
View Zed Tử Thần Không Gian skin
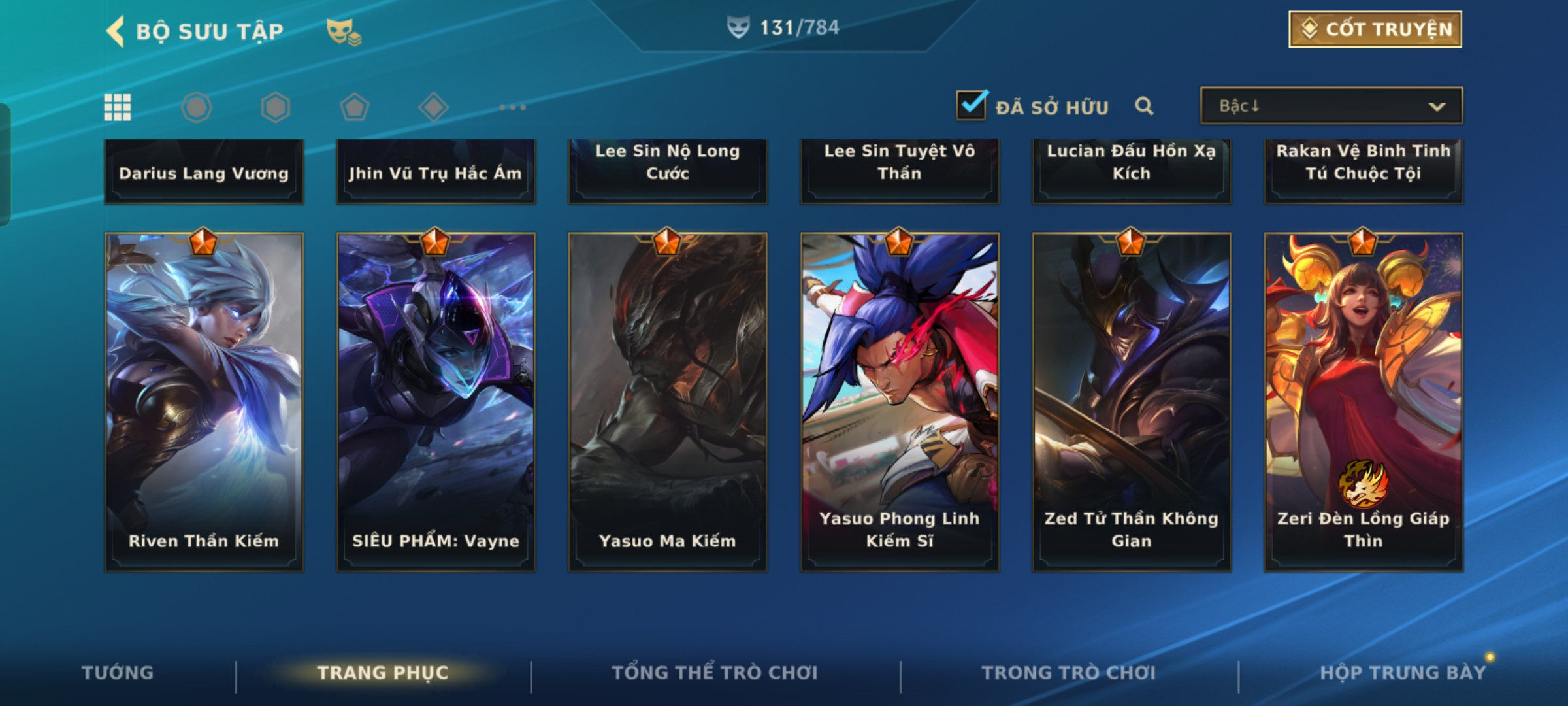[1132, 402]
